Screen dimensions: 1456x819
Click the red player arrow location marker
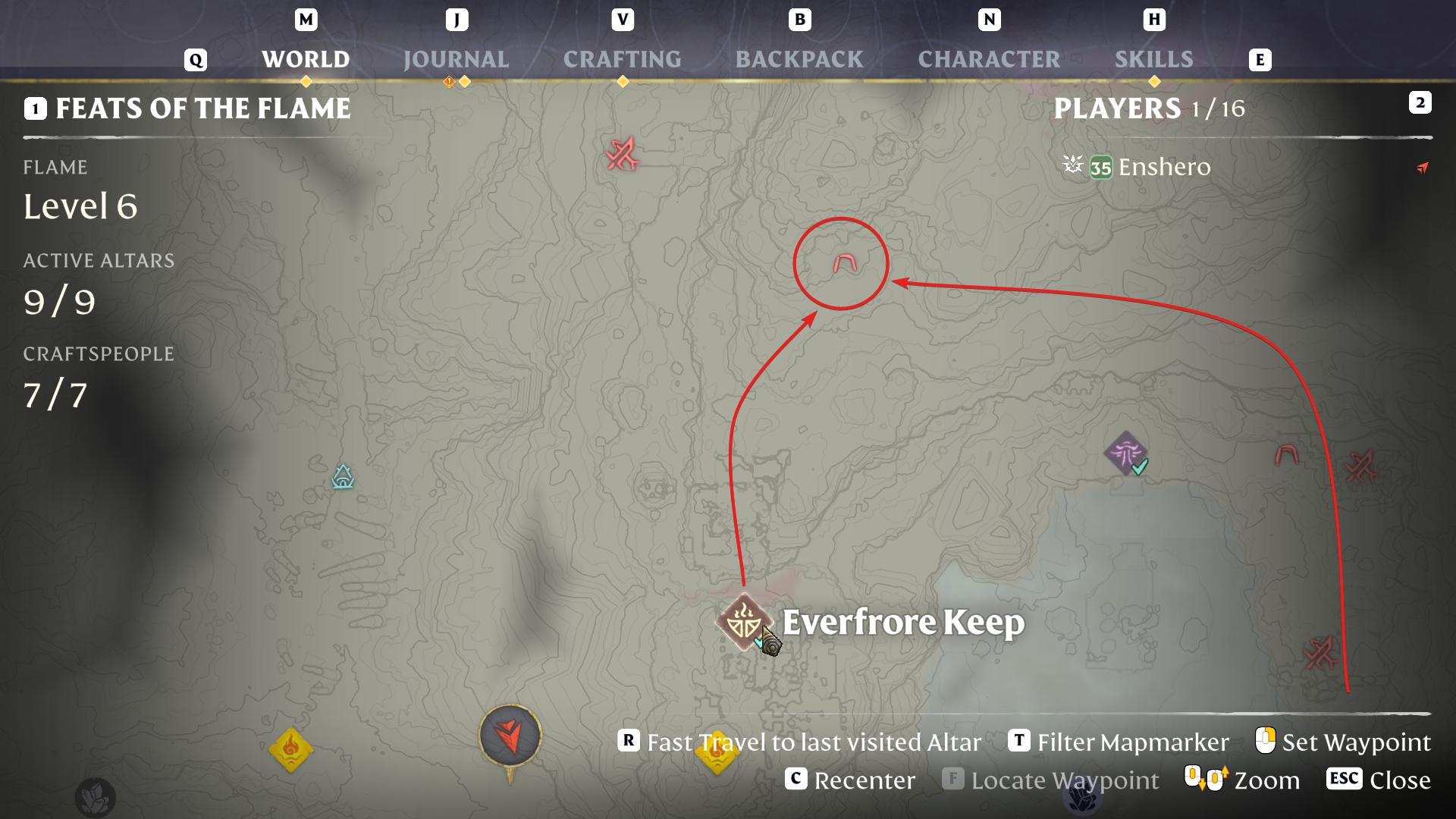(510, 734)
